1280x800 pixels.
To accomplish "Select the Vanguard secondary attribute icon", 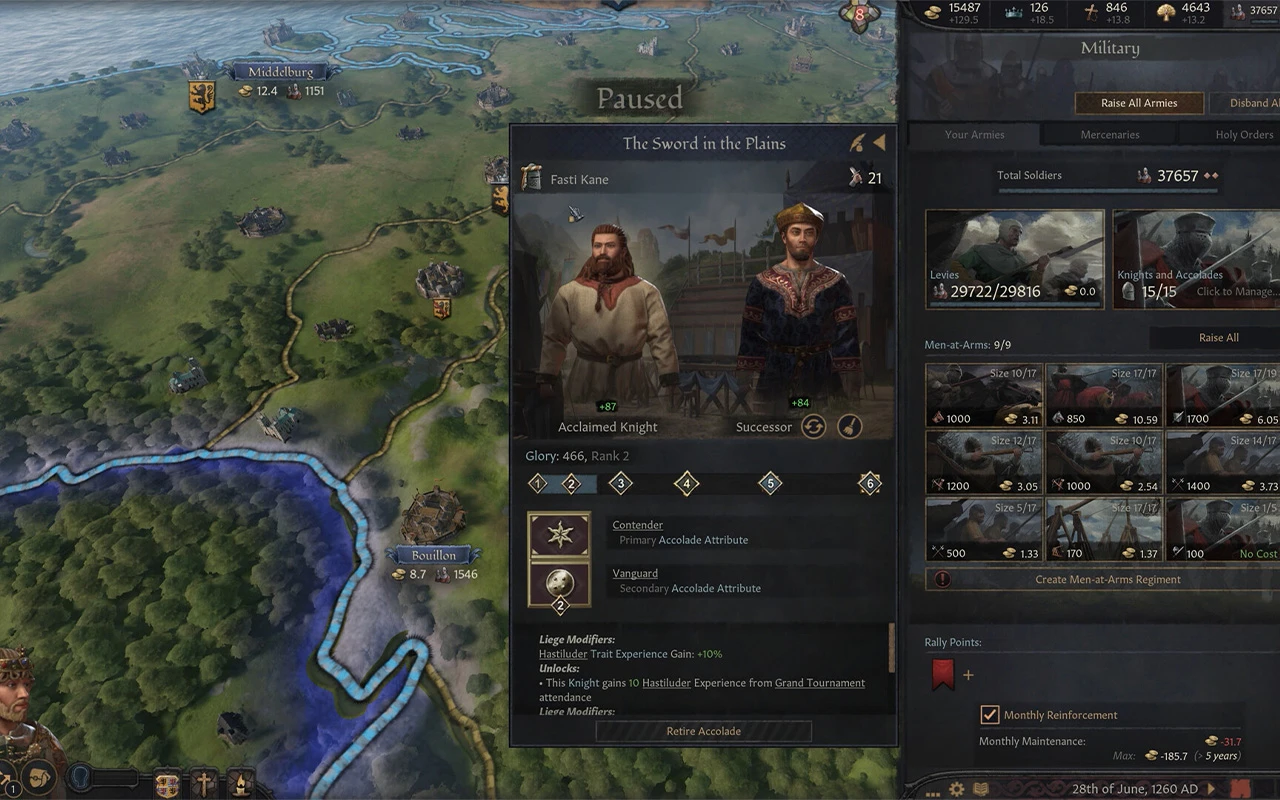I will (x=559, y=583).
